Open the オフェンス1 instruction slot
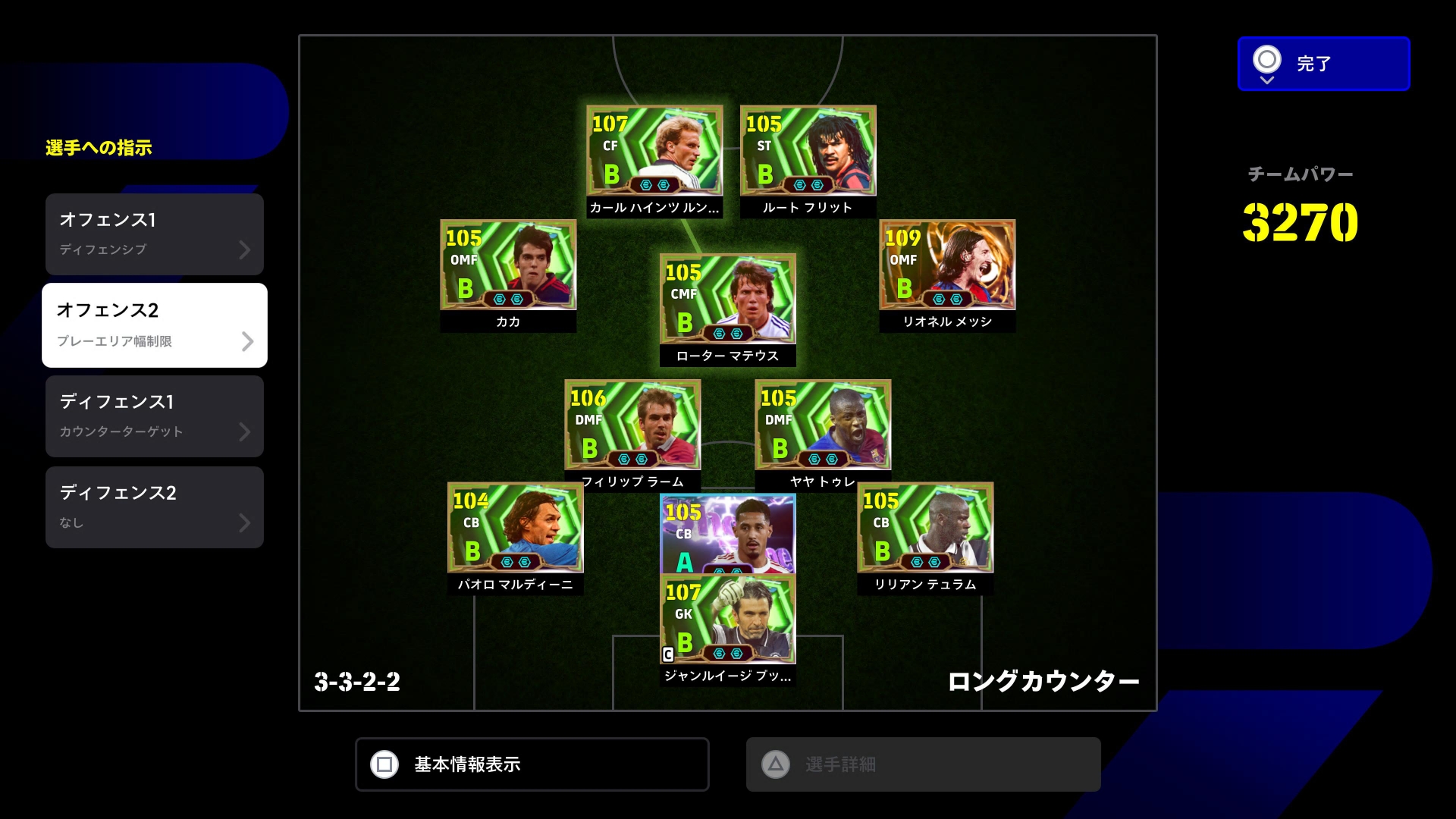This screenshot has width=1456, height=819. 155,234
